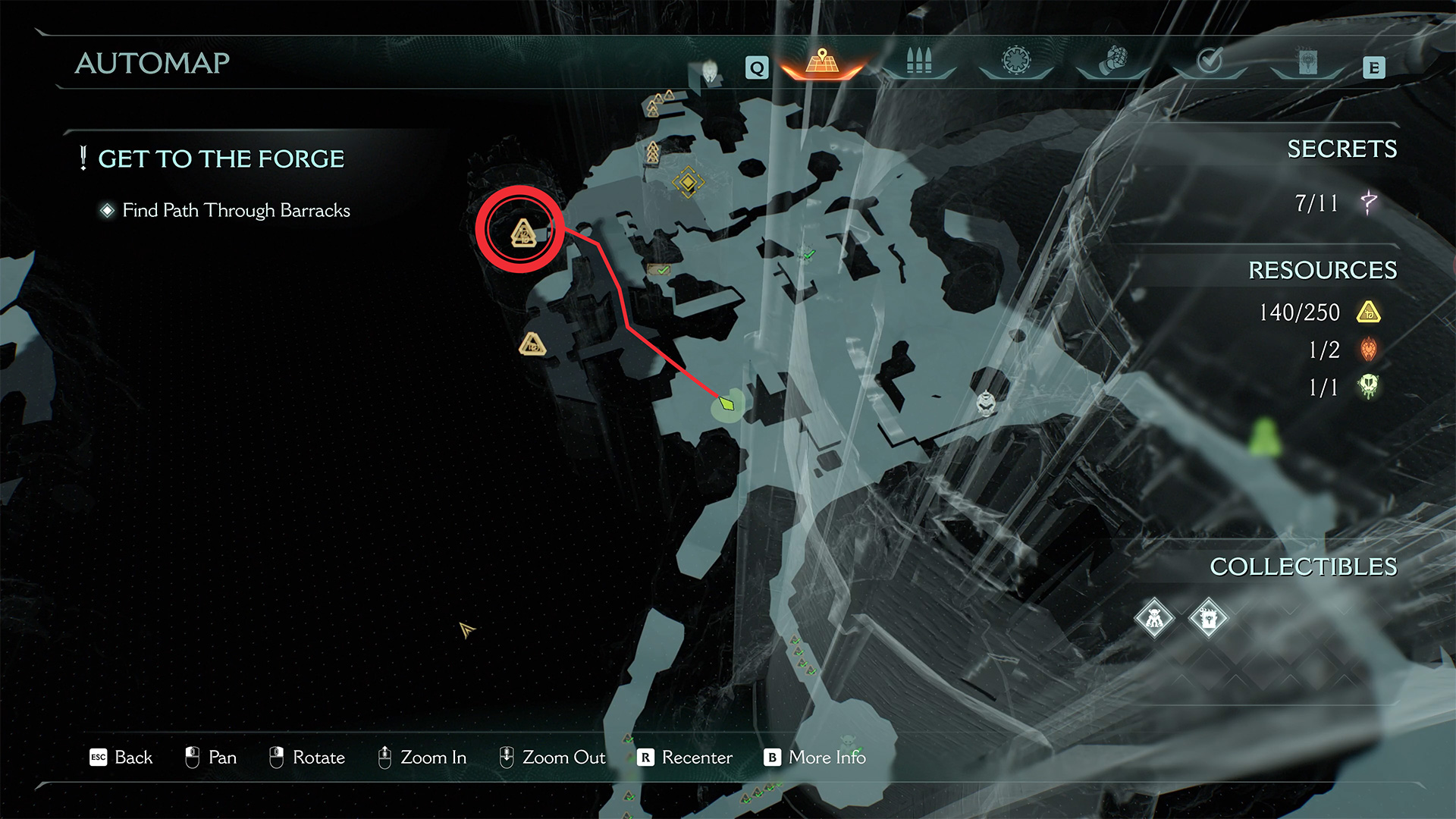Click the purple Secrets icon
Screen dimensions: 1456x819
point(1369,202)
